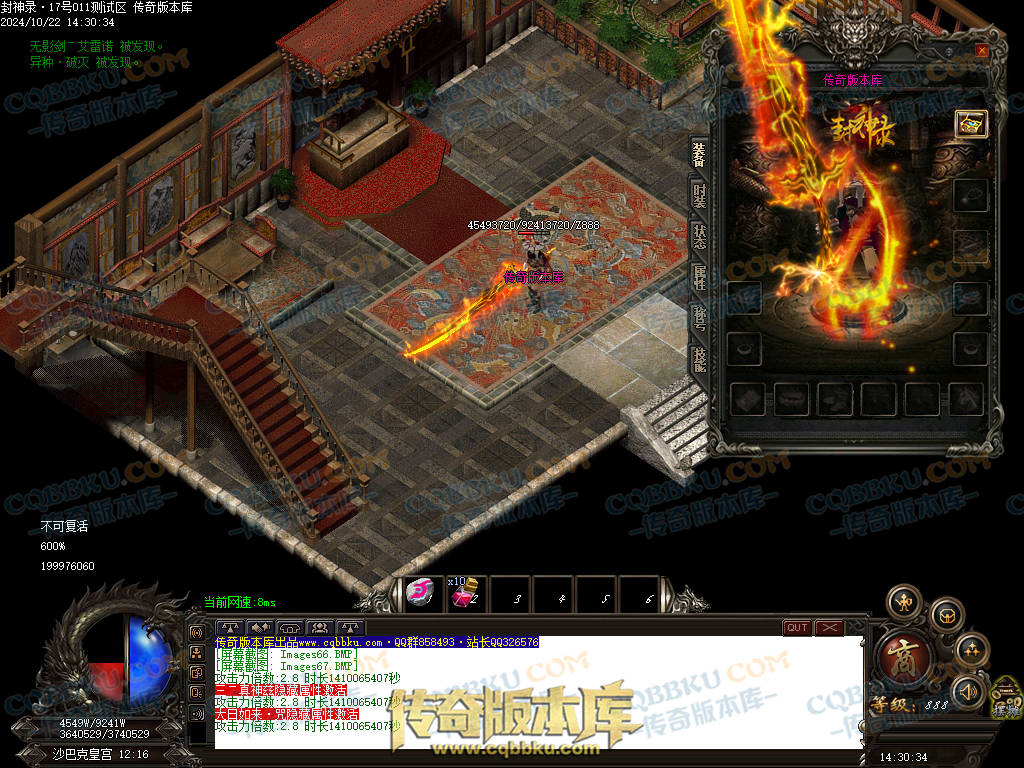1024x768 pixels.
Task: Open the character figure round button
Action: (903, 602)
